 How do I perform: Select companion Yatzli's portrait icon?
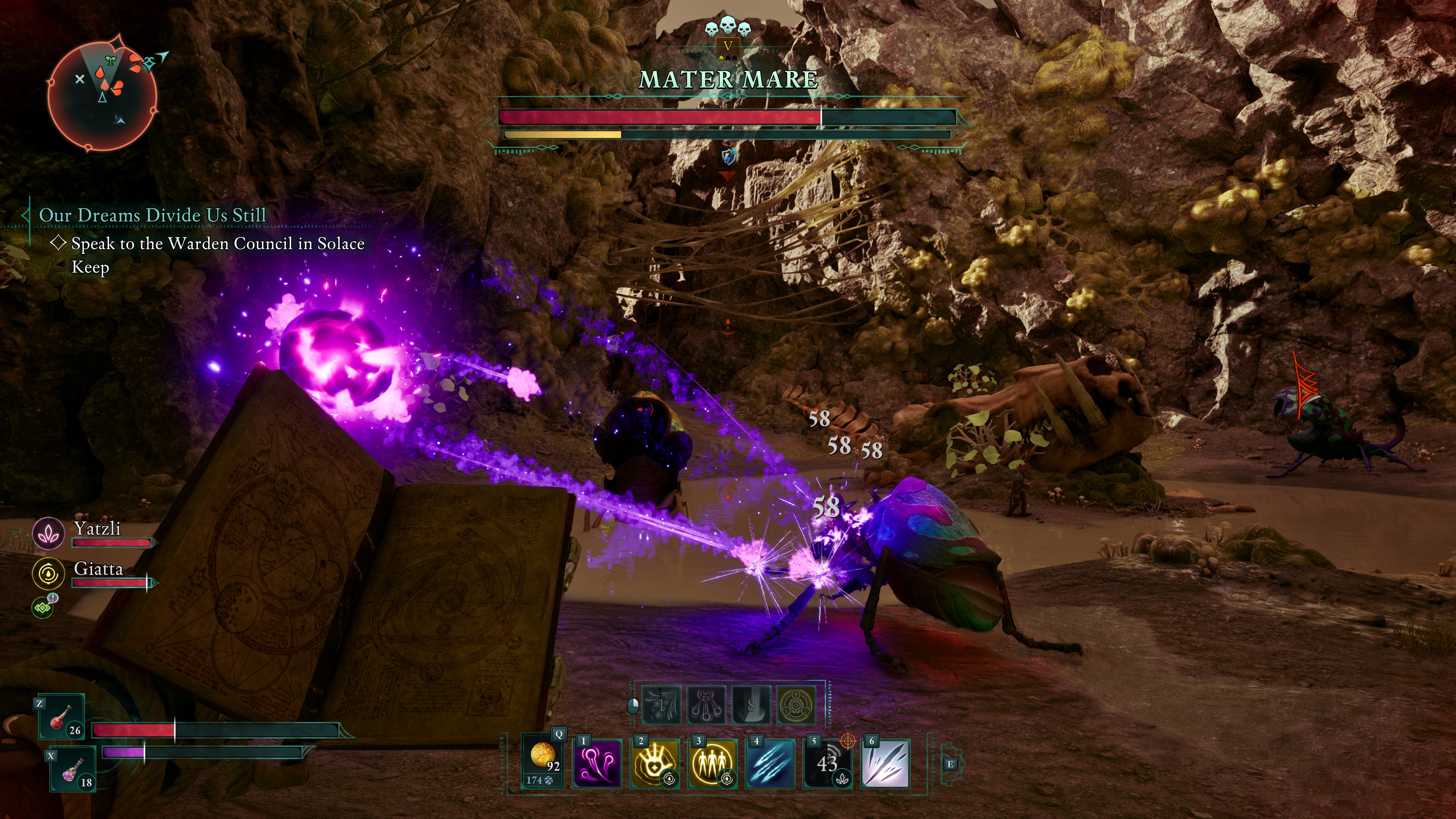(x=49, y=533)
